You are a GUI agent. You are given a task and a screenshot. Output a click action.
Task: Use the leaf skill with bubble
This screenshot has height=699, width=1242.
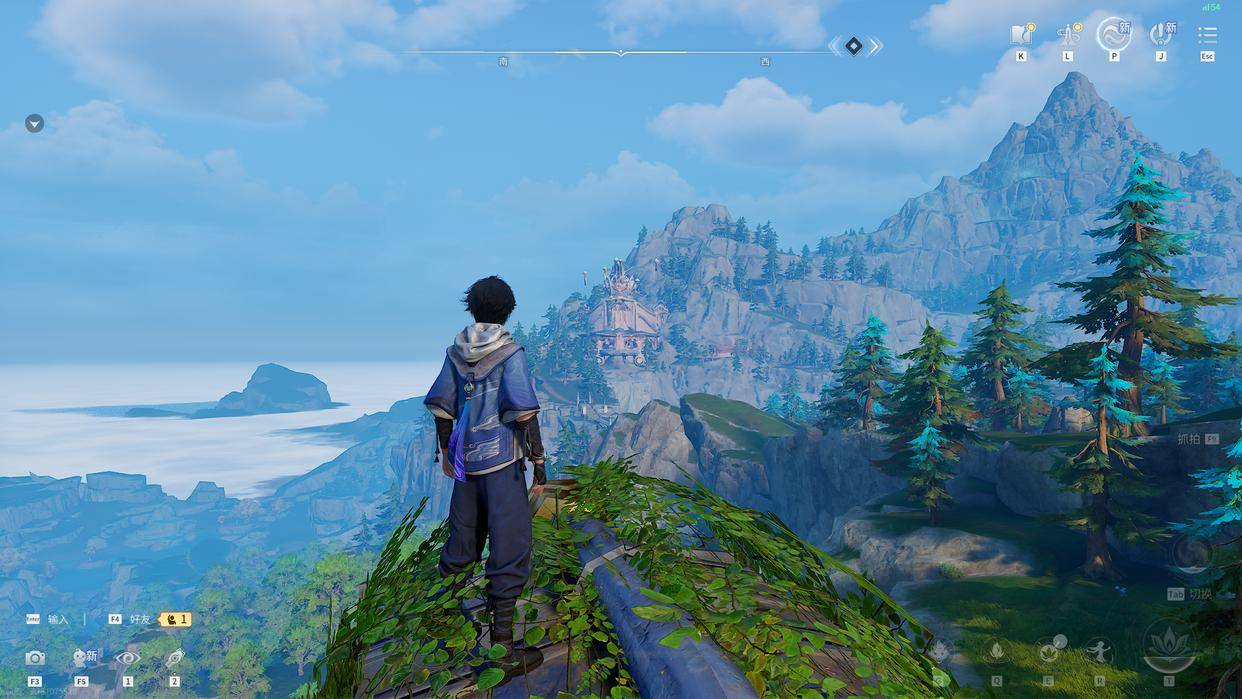coord(1049,652)
